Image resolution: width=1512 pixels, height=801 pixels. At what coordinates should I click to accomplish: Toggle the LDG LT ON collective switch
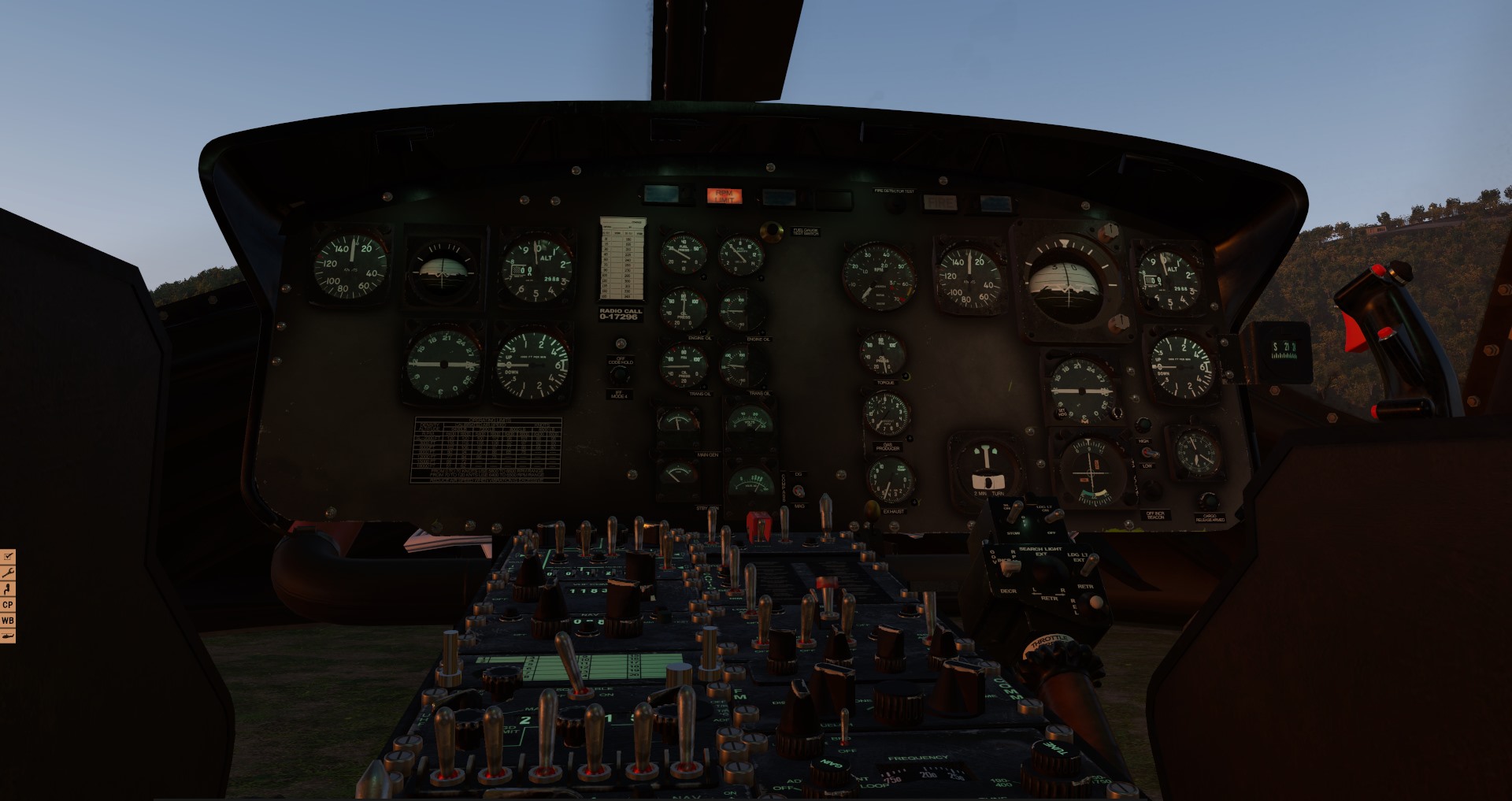1054,516
